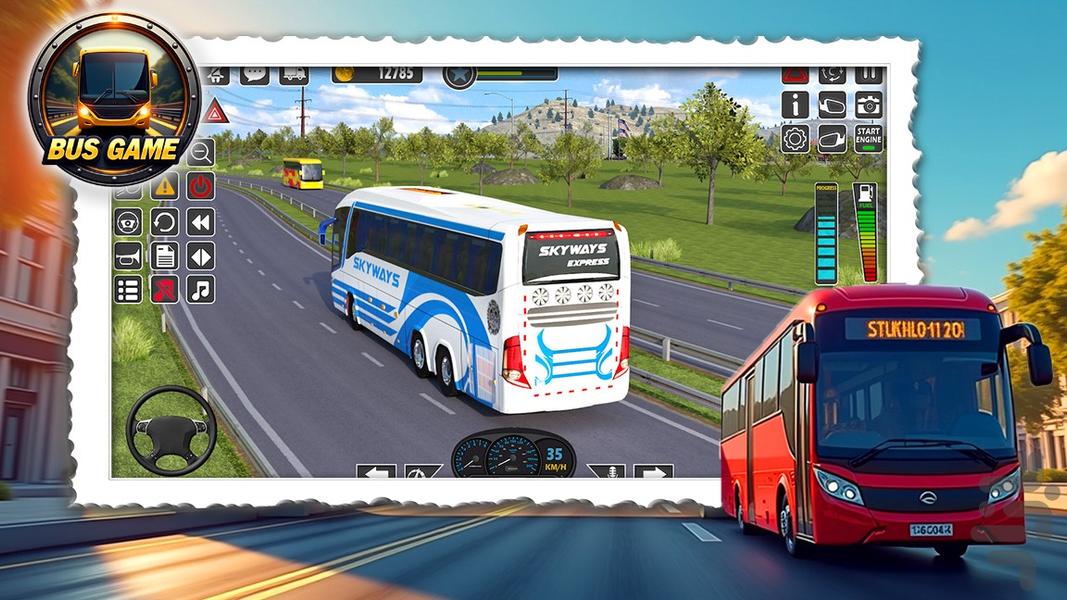Screen dimensions: 1067x600
Task: Open the list menu icon
Action: click(x=128, y=289)
